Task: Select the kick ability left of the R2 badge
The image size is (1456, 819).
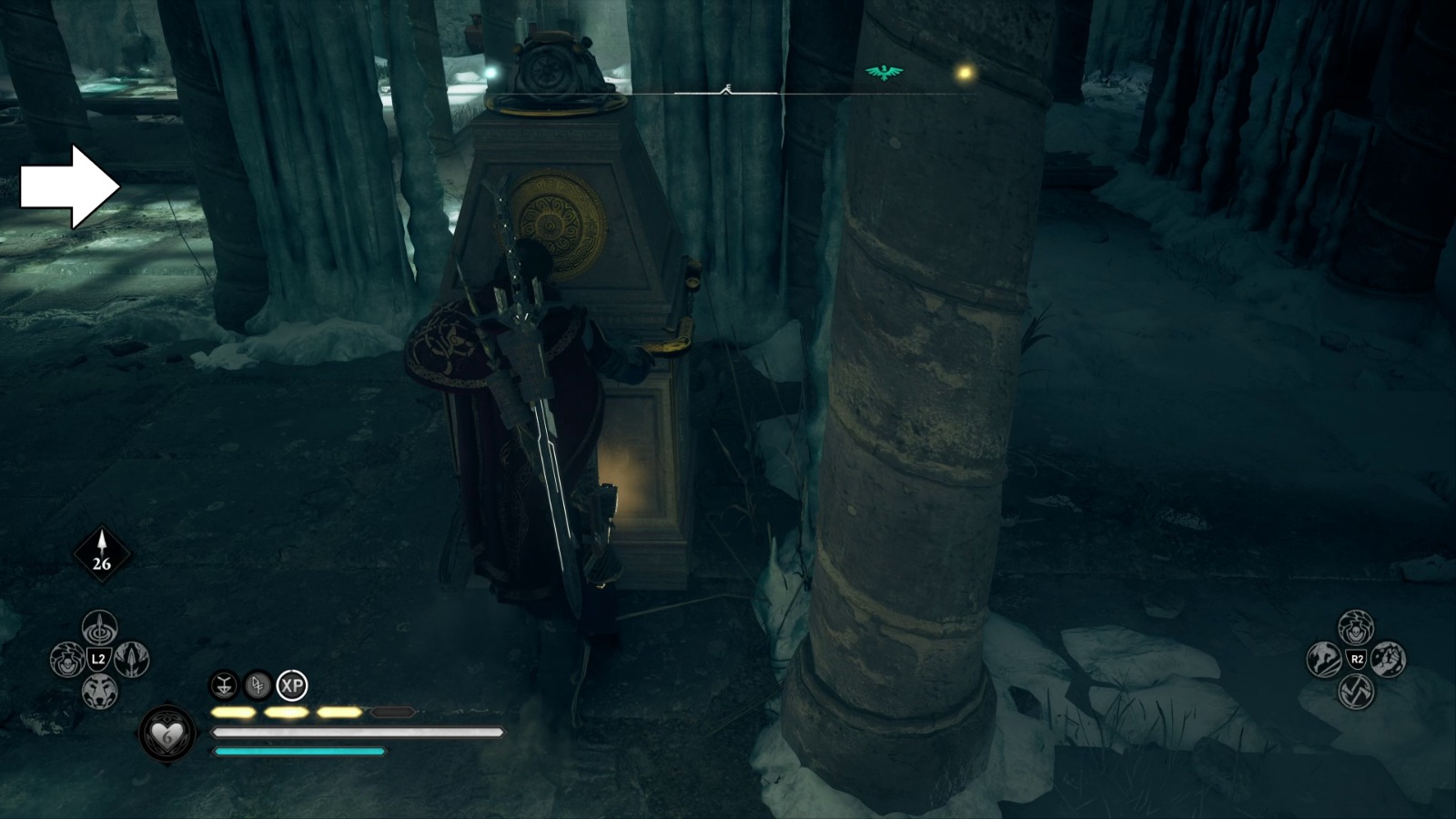Action: (1322, 660)
